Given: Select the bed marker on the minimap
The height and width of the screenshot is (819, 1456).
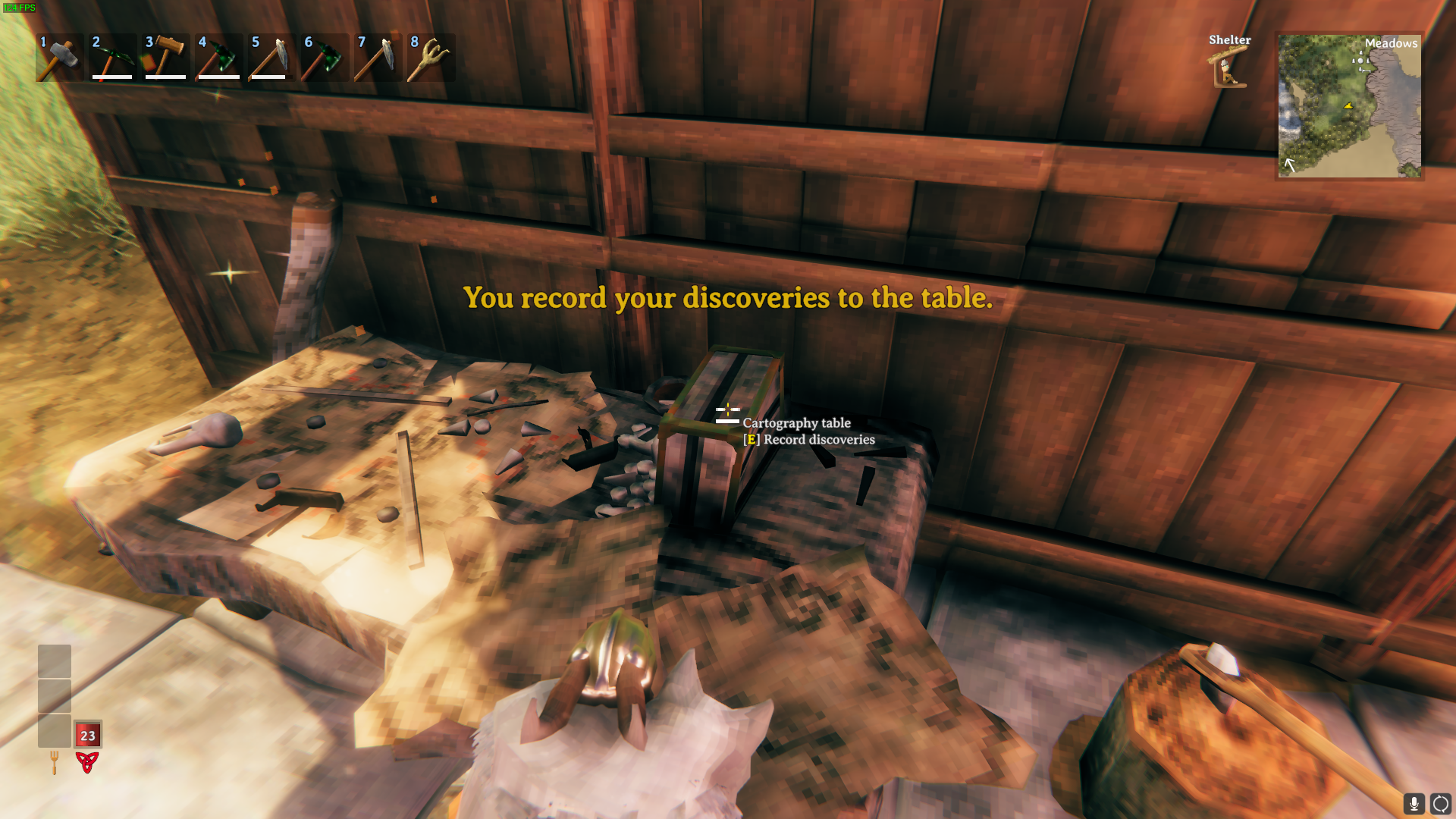Looking at the screenshot, I should point(1366,70).
